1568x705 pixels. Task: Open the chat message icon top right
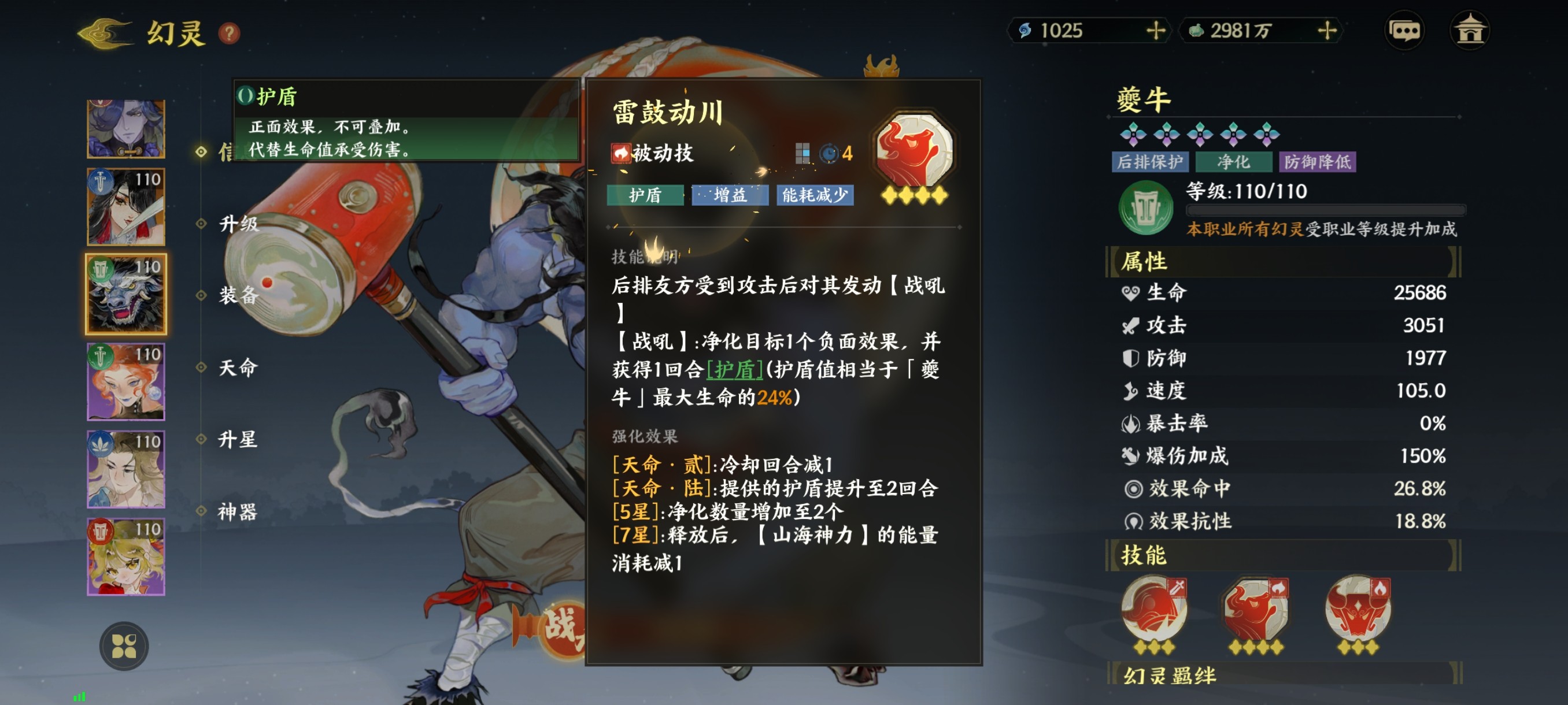pyautogui.click(x=1405, y=29)
